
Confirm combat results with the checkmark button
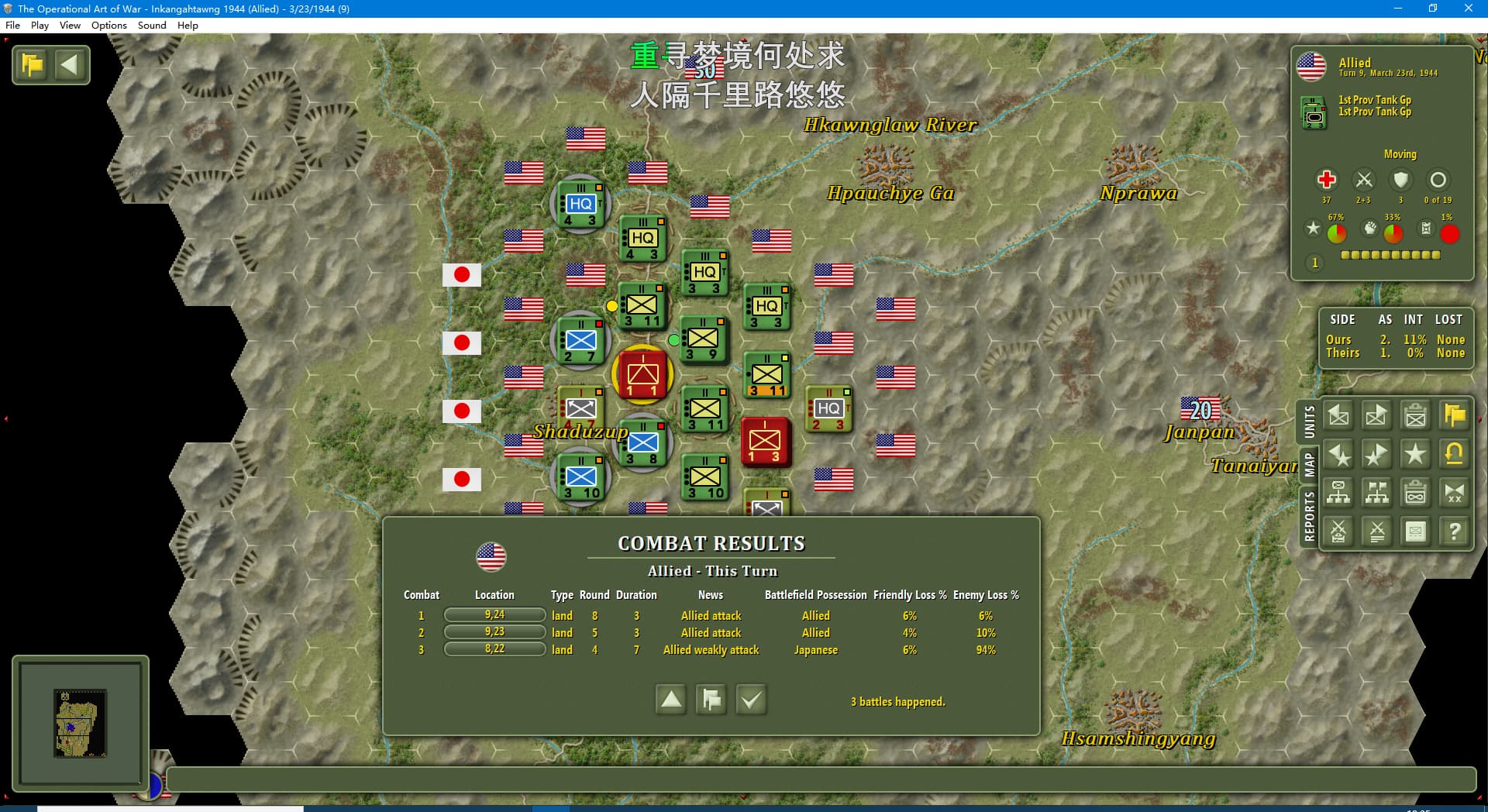coord(750,700)
